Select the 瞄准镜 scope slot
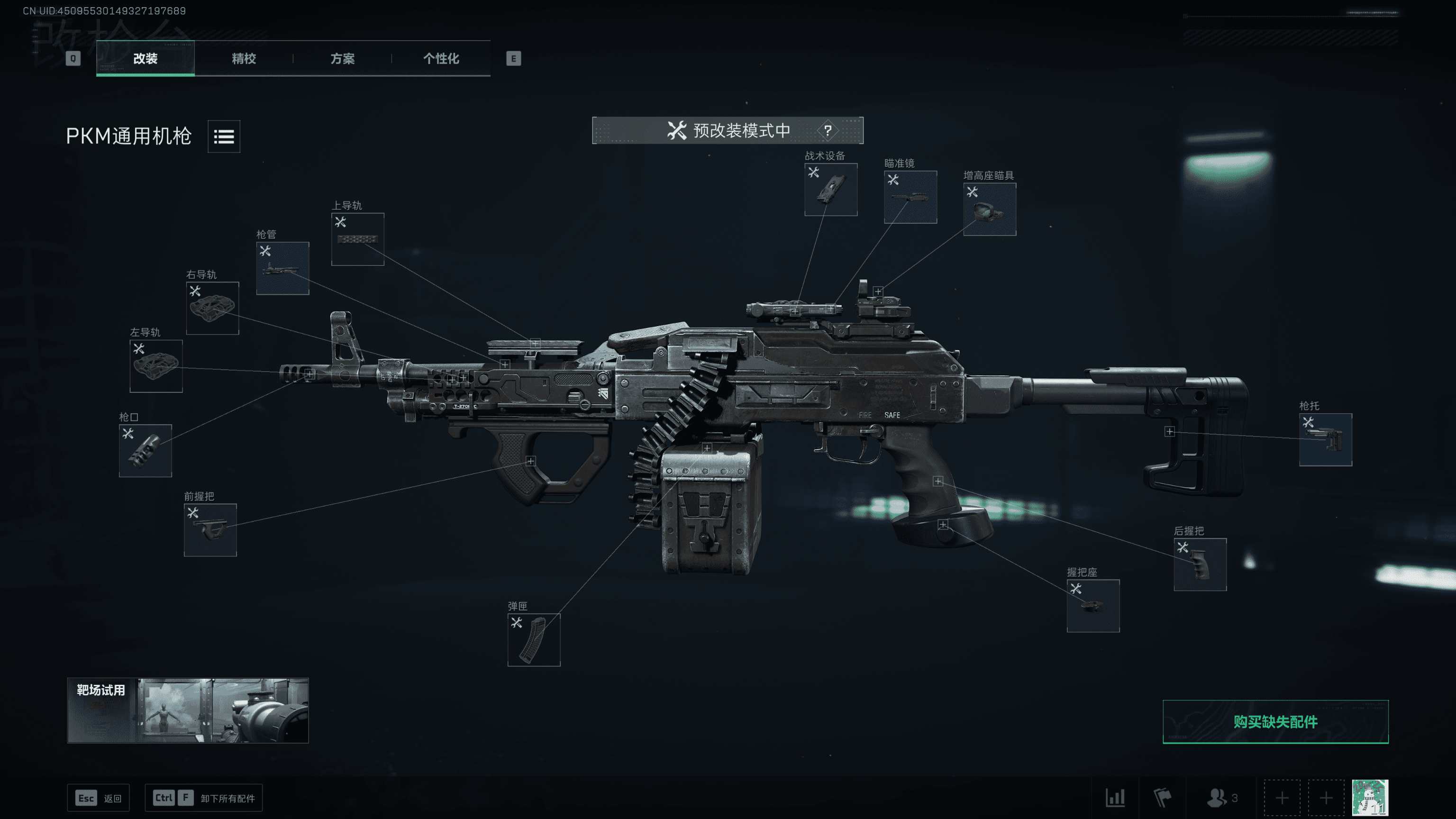This screenshot has width=1456, height=819. (910, 197)
